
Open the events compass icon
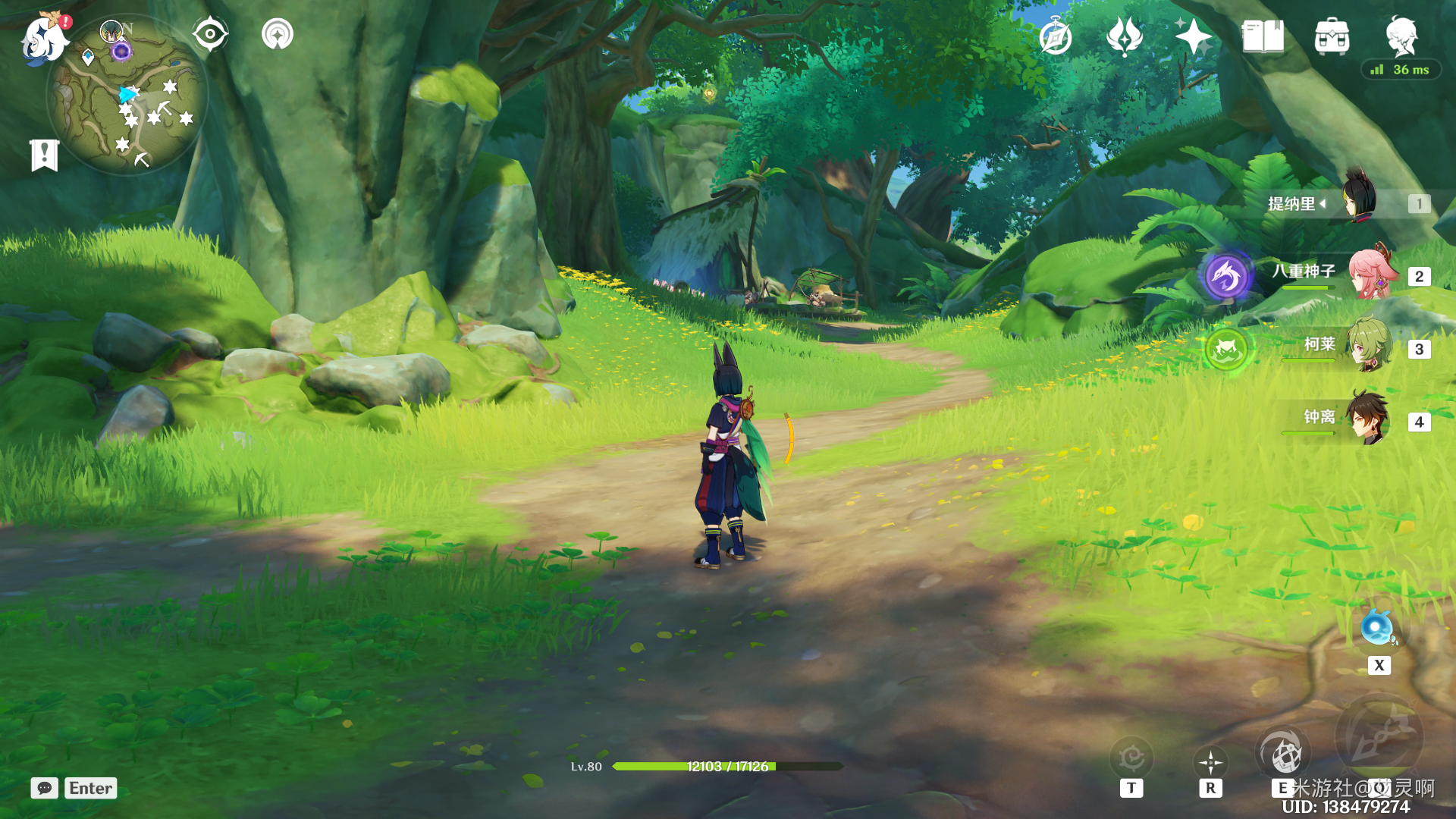(x=1056, y=36)
